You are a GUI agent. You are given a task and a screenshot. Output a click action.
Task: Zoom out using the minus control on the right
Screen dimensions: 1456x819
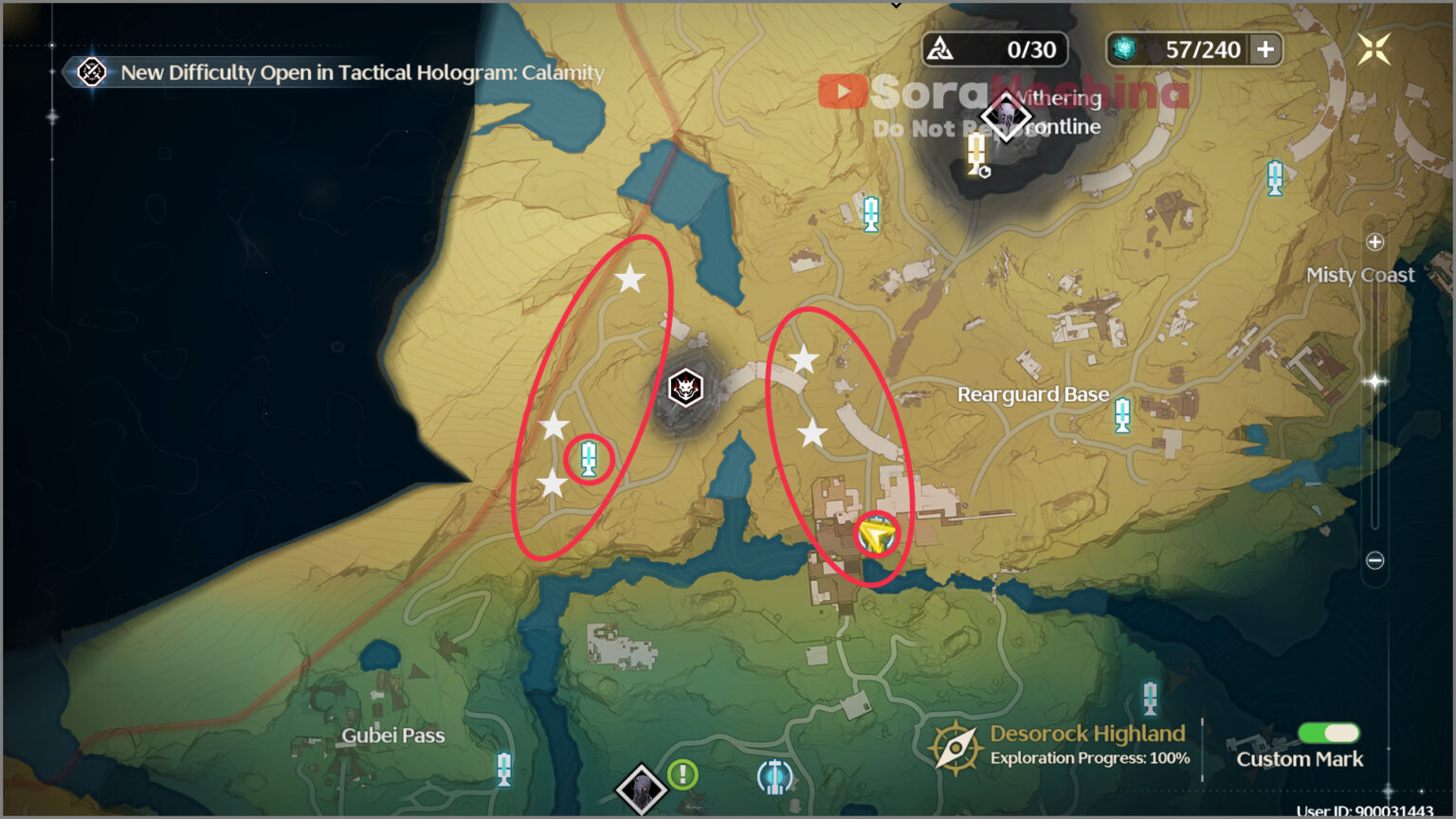(x=1374, y=559)
